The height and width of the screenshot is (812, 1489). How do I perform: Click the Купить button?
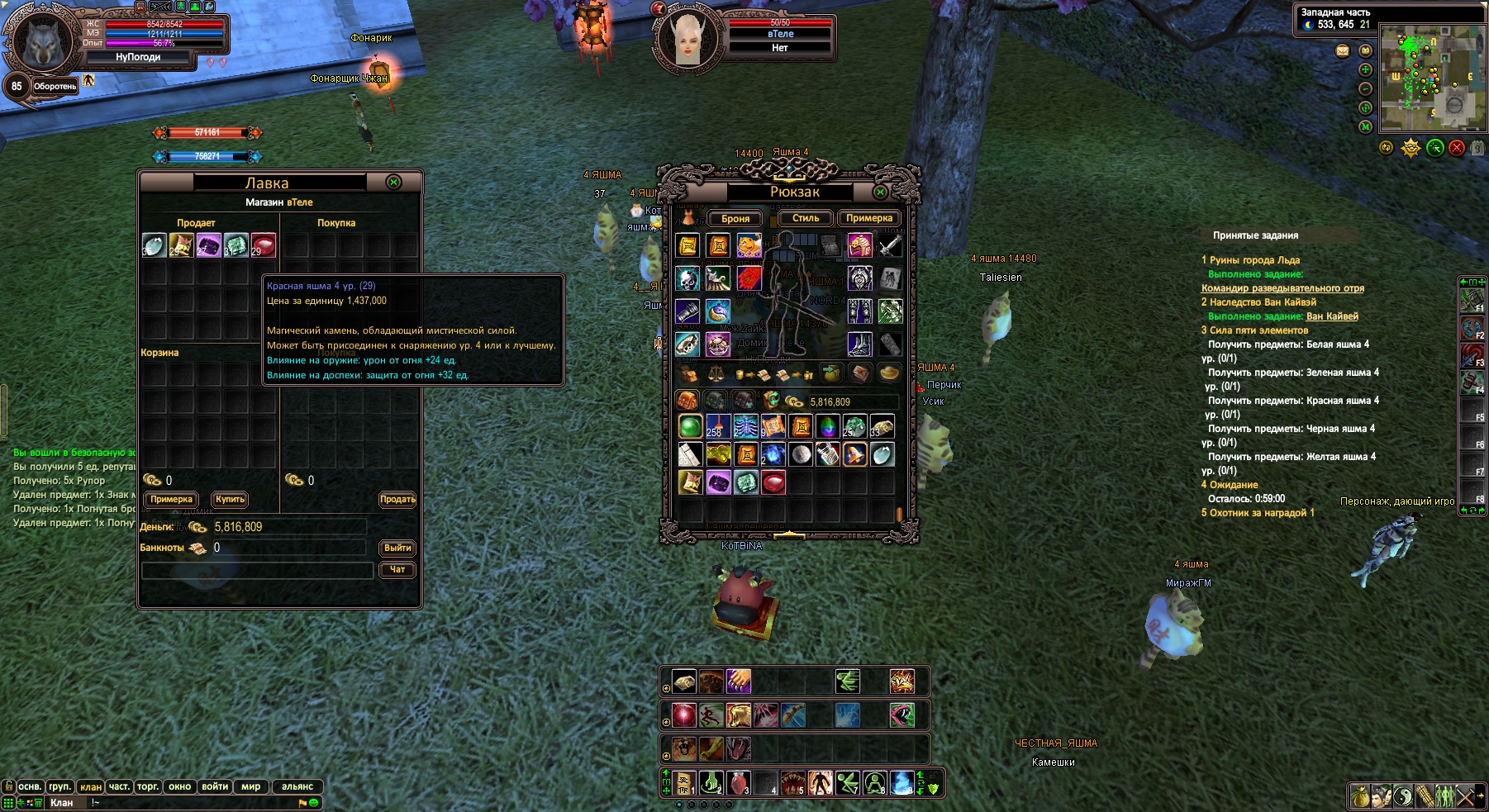230,499
